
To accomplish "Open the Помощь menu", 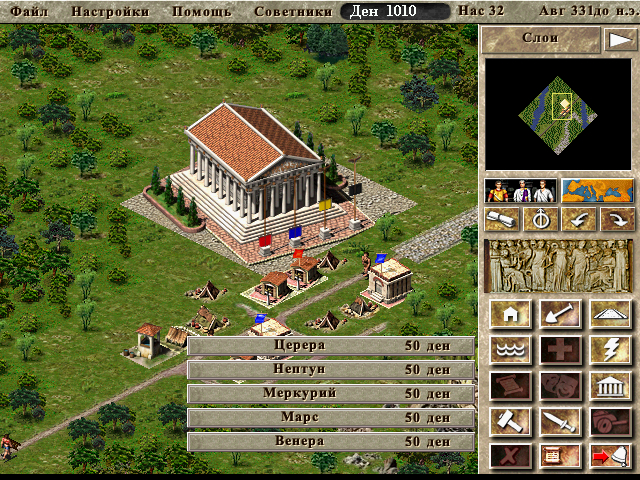I will pos(202,11).
